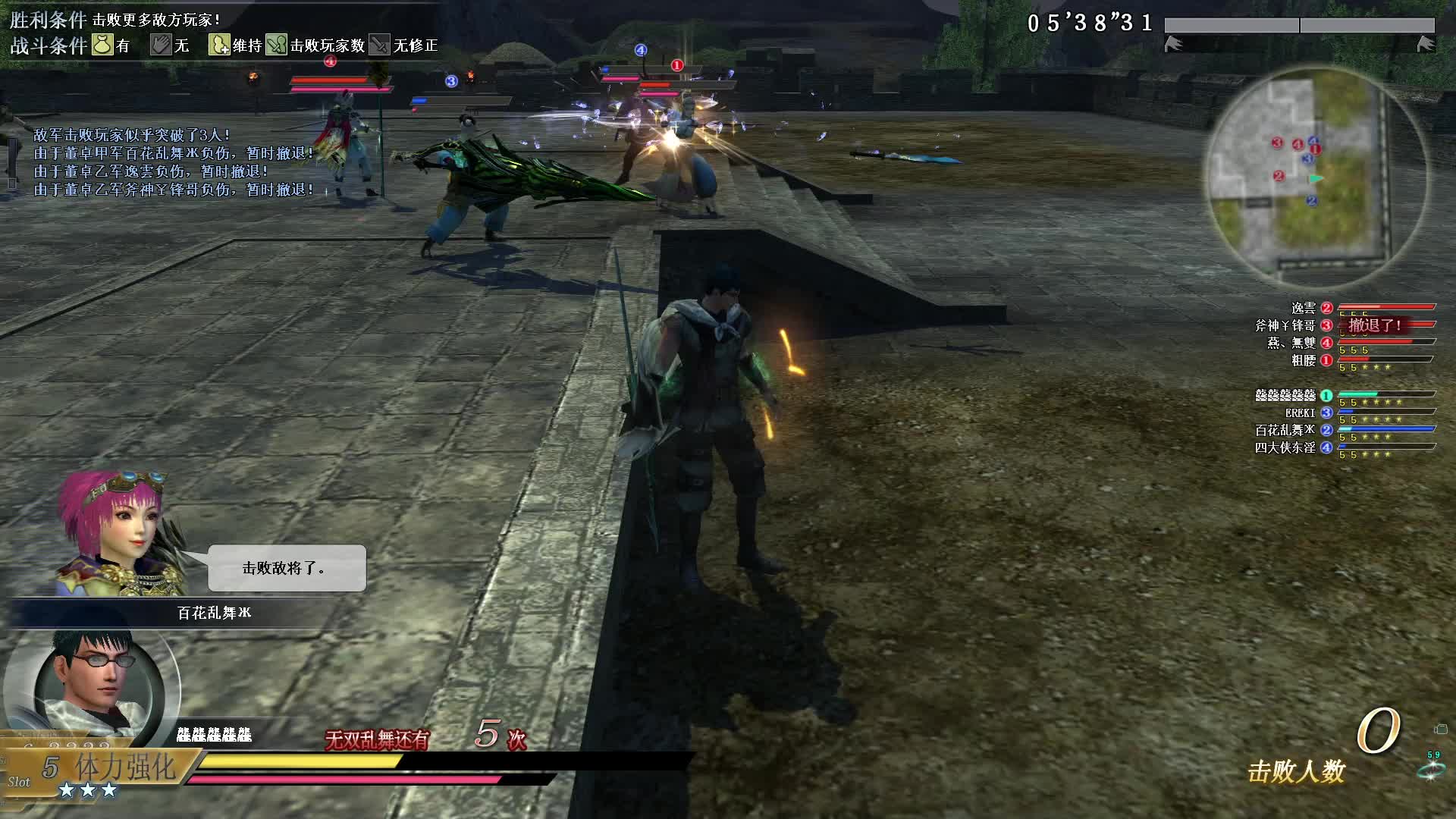Click the glowing ring icon near 击败人数
The height and width of the screenshot is (819, 1456).
point(1430,770)
